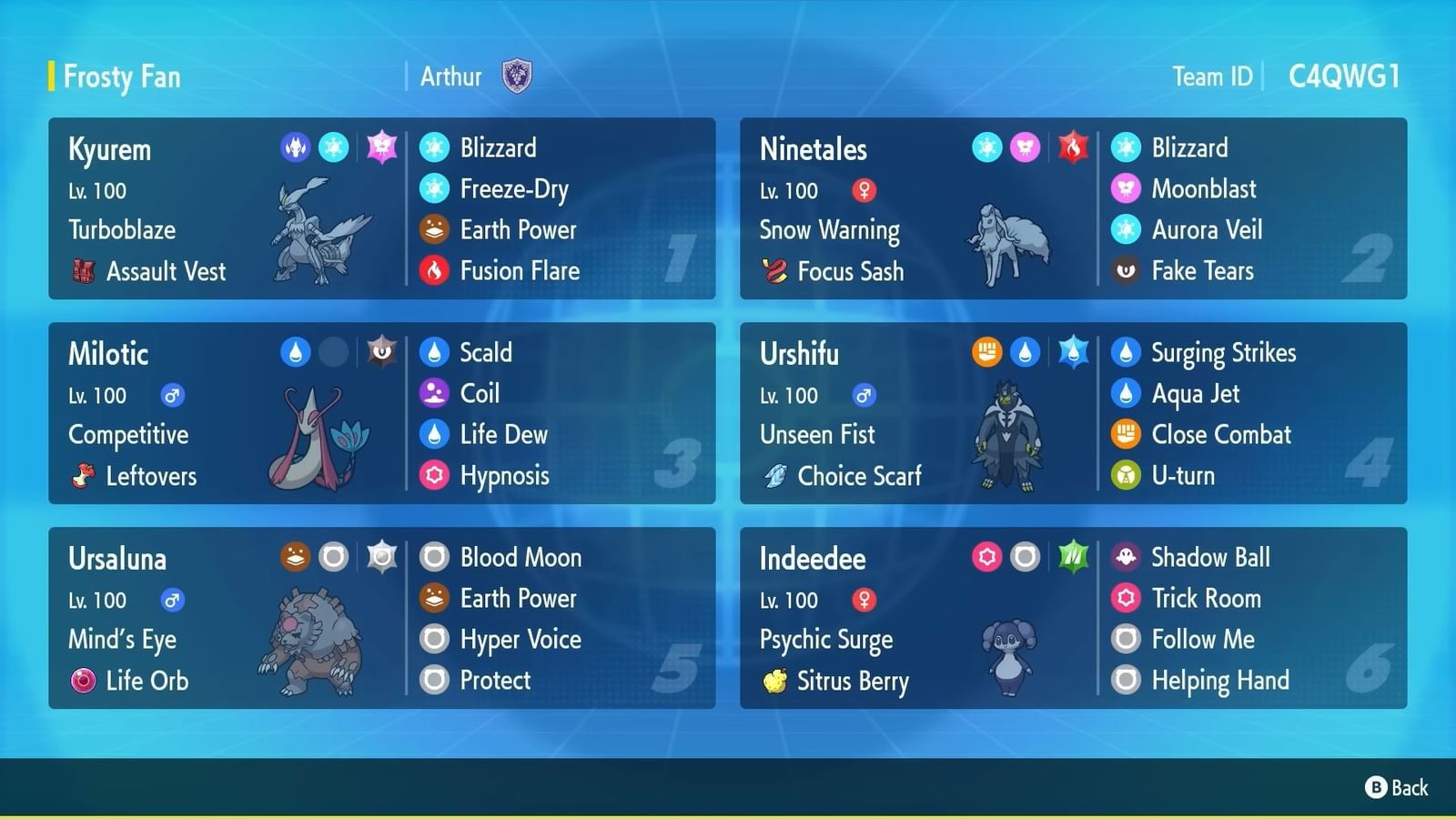1456x819 pixels.
Task: Open Ursaluna's Normal Tera type badge
Action: [x=381, y=557]
